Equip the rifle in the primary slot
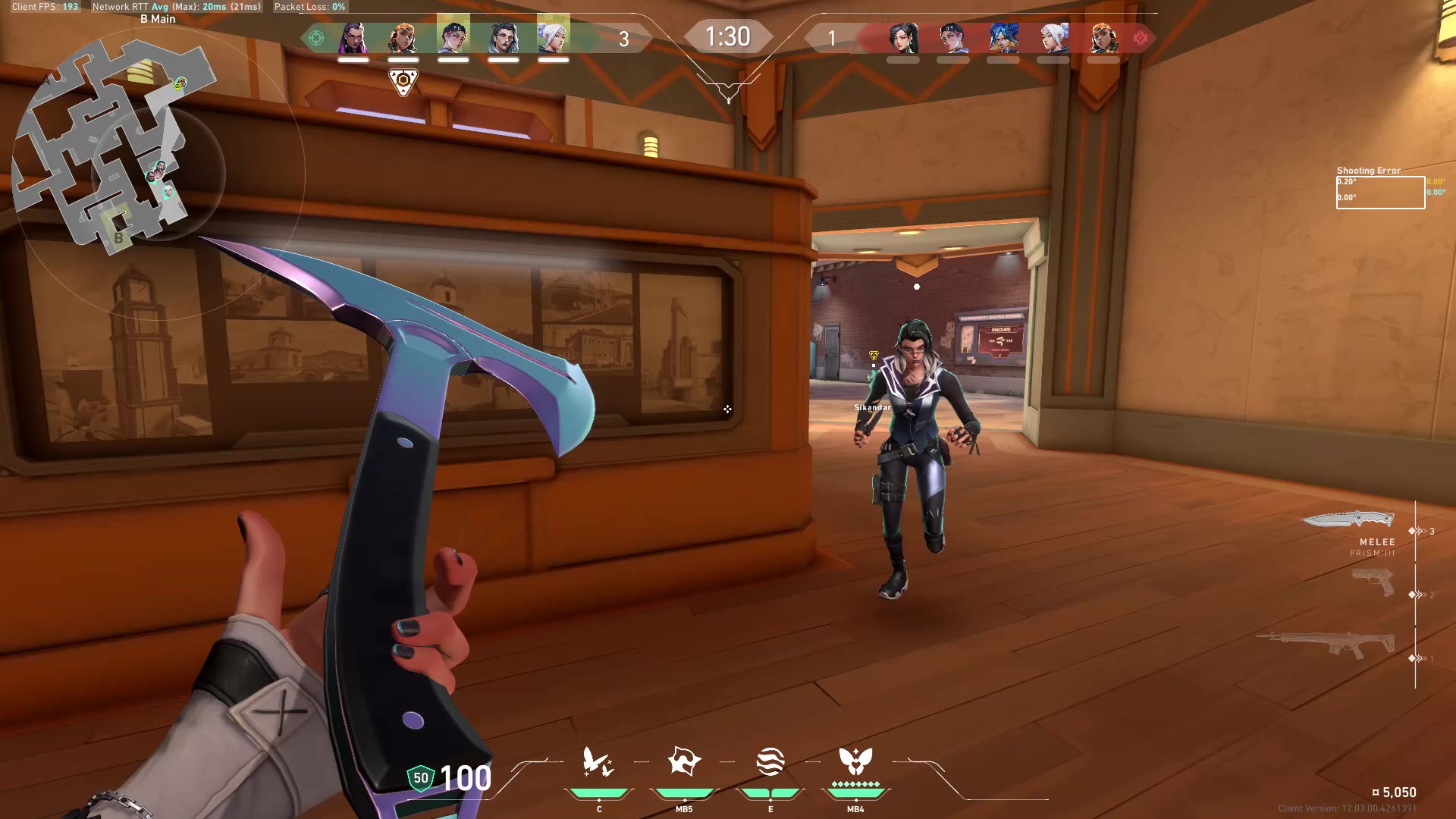The image size is (1456, 819). tap(1327, 645)
